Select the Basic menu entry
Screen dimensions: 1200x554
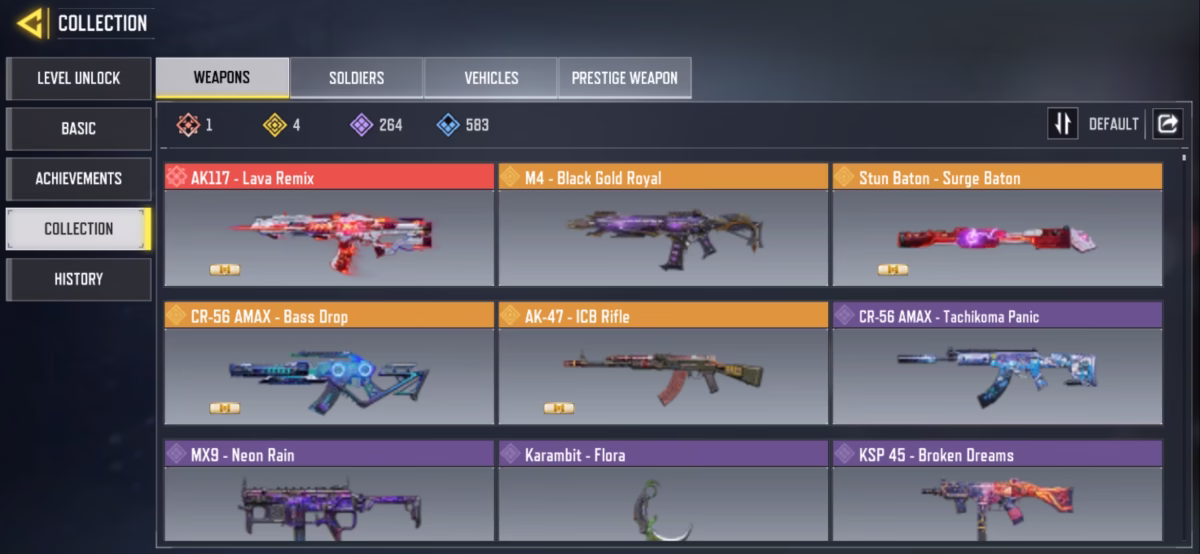(x=79, y=128)
